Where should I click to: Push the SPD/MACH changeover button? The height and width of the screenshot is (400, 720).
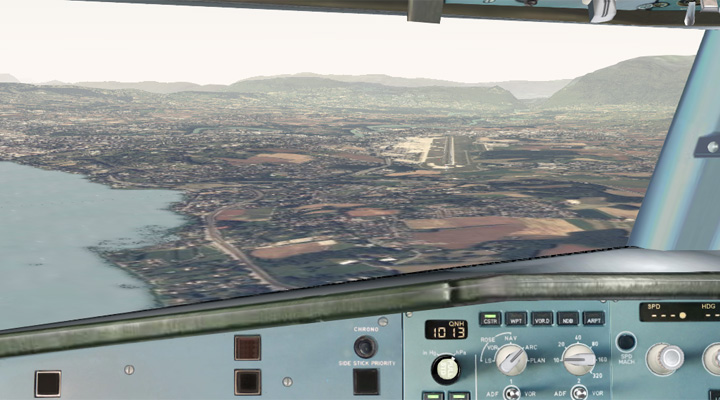(626, 342)
